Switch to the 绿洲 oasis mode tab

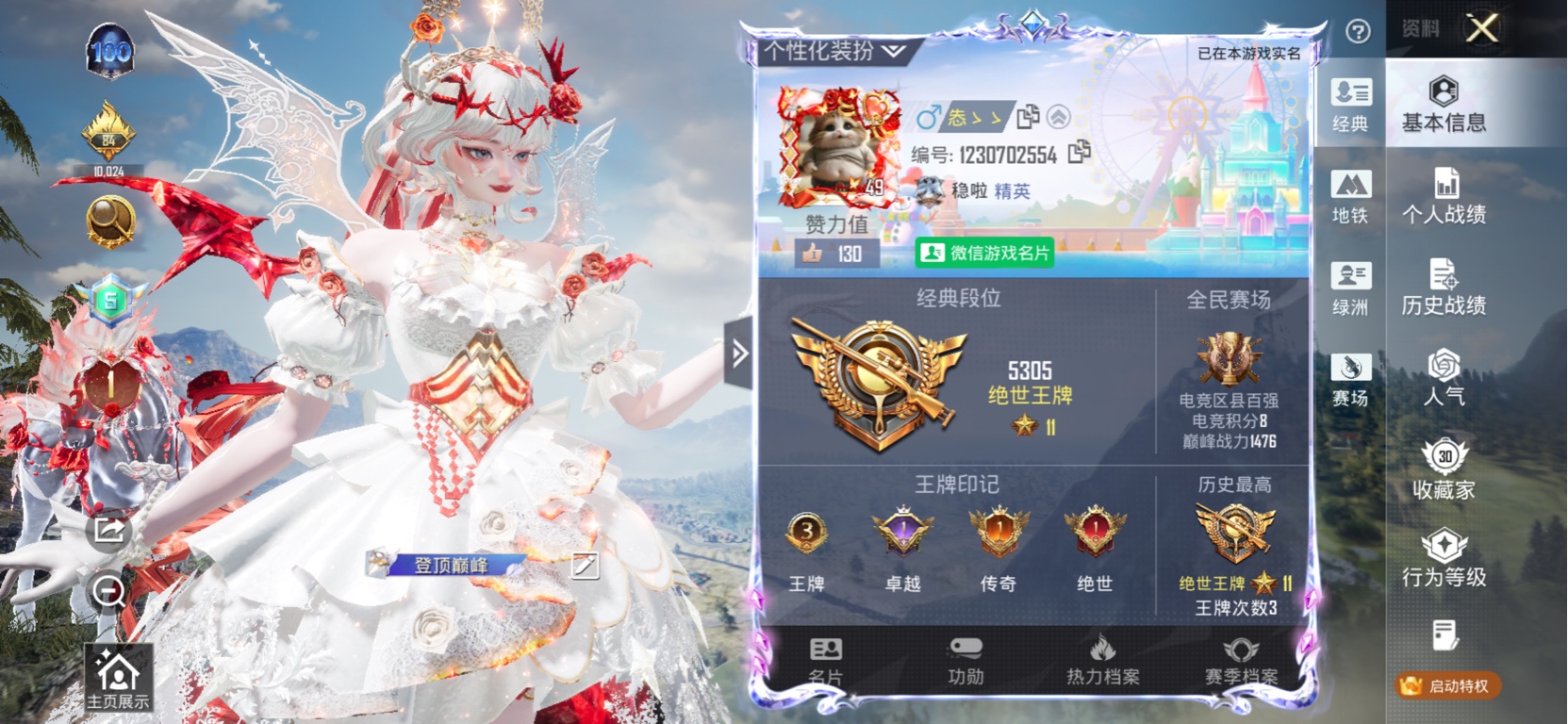(1350, 288)
